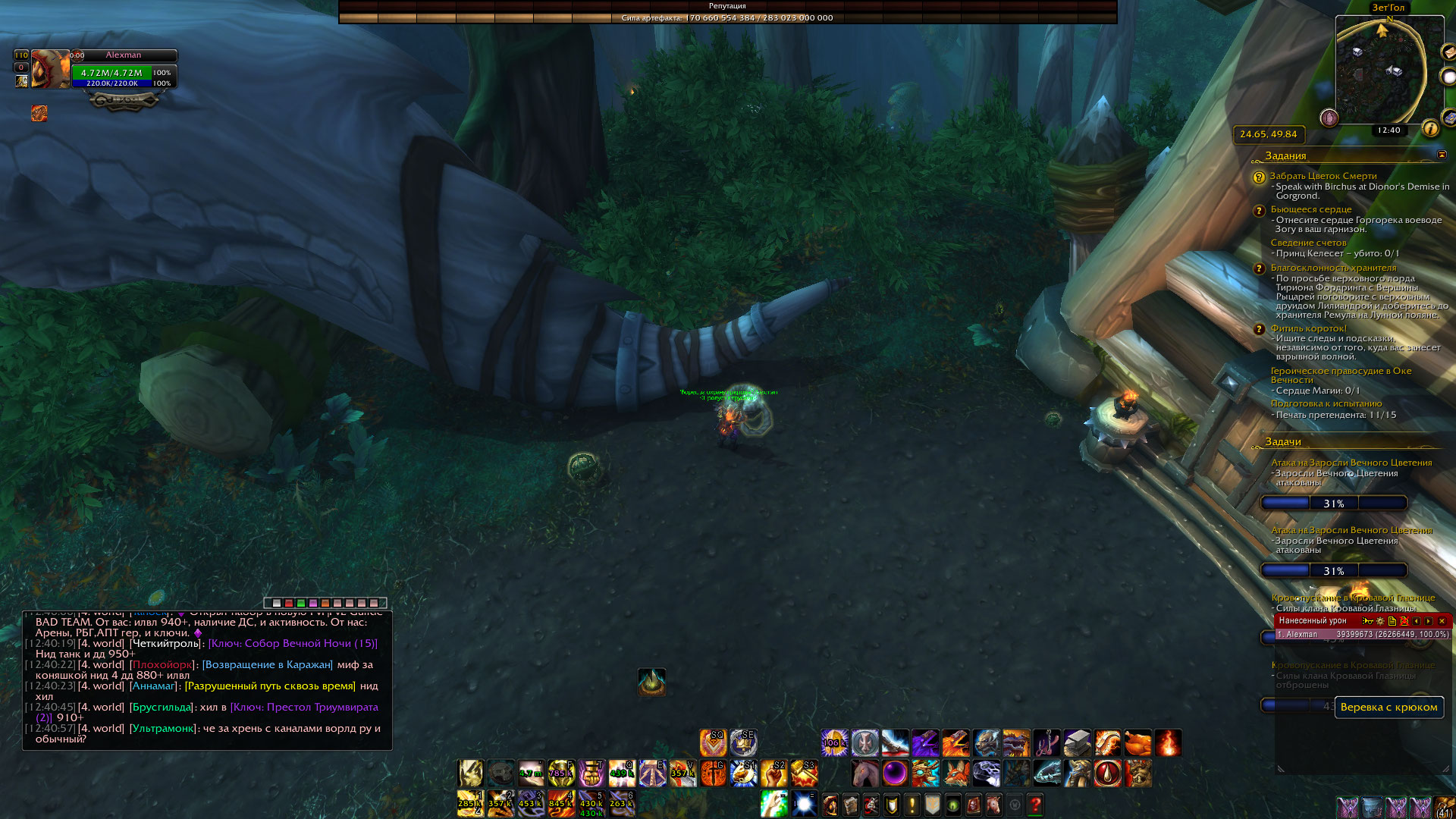
Task: Open the Фитиль короток! quest
Action: click(x=1308, y=328)
